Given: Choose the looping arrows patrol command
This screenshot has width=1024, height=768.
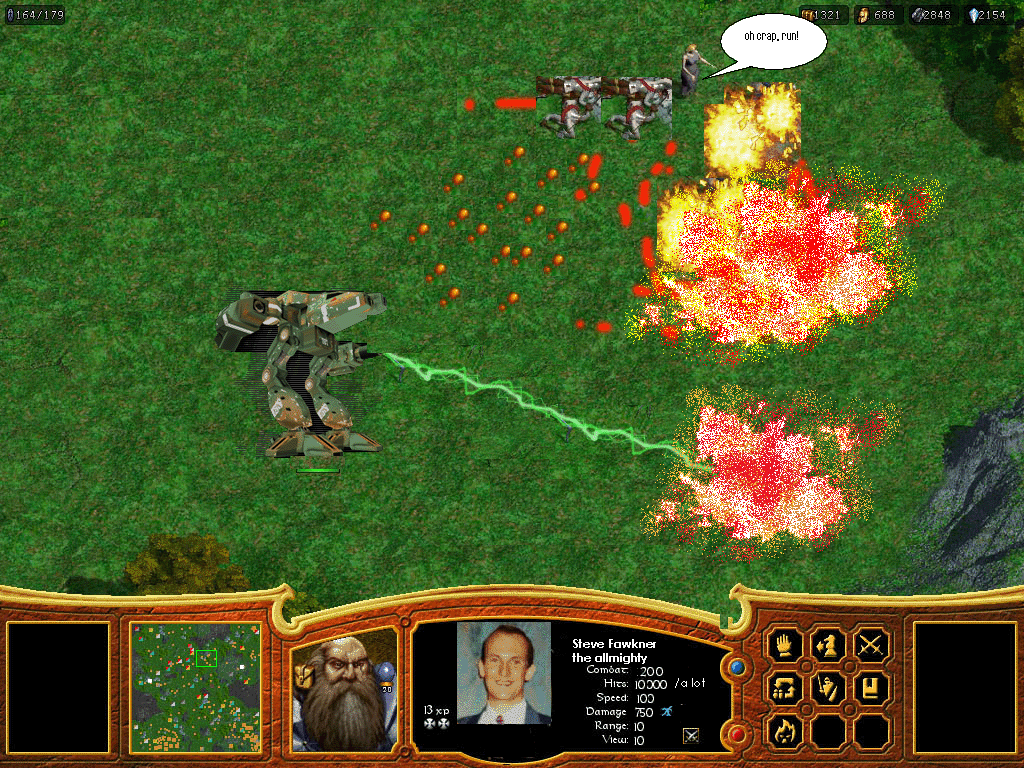Looking at the screenshot, I should click(785, 688).
